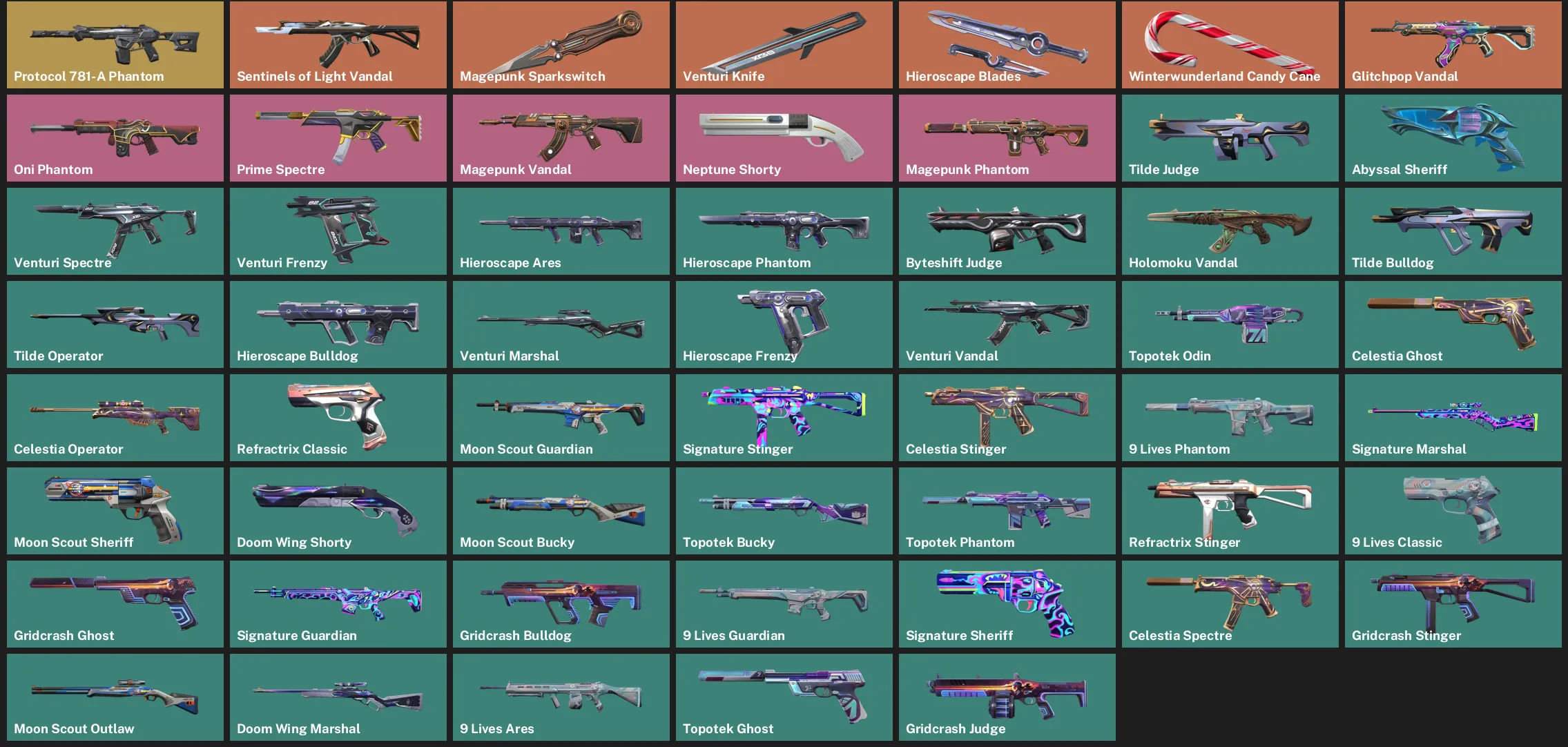
Task: View the Prime Spectre skin
Action: pos(338,137)
